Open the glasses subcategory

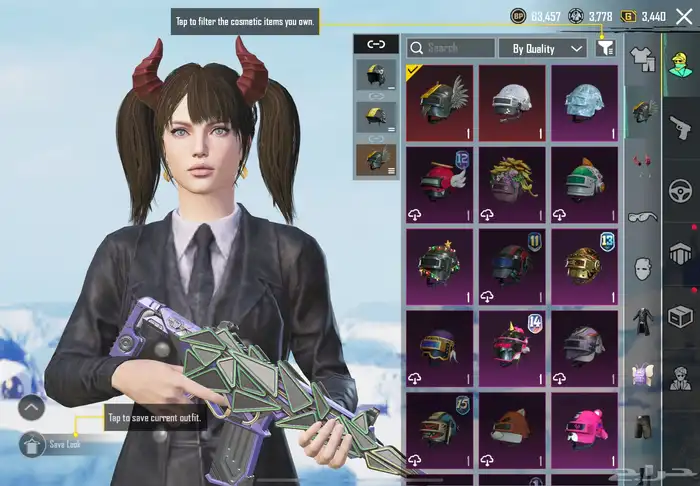point(641,216)
